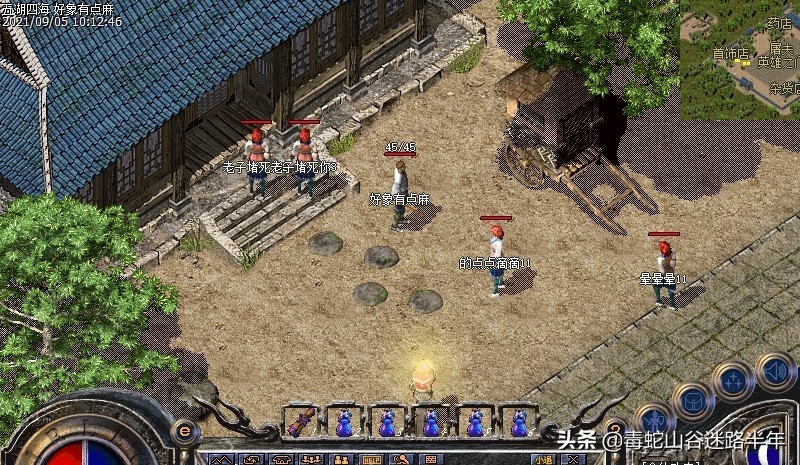Click the round speaker sound button
The image size is (800, 465).
pyautogui.click(x=775, y=371)
